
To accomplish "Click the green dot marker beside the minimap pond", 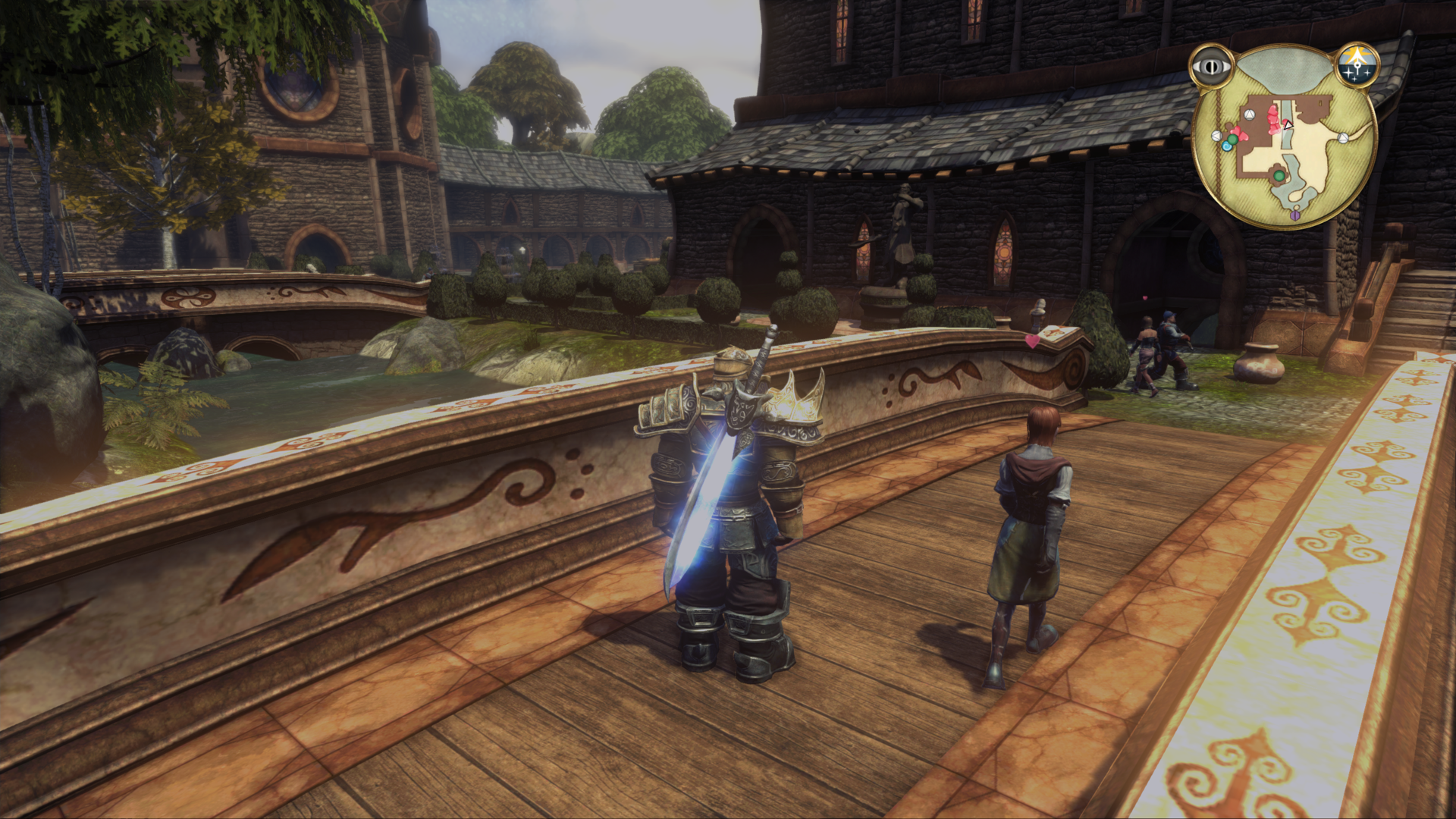I will [1279, 176].
